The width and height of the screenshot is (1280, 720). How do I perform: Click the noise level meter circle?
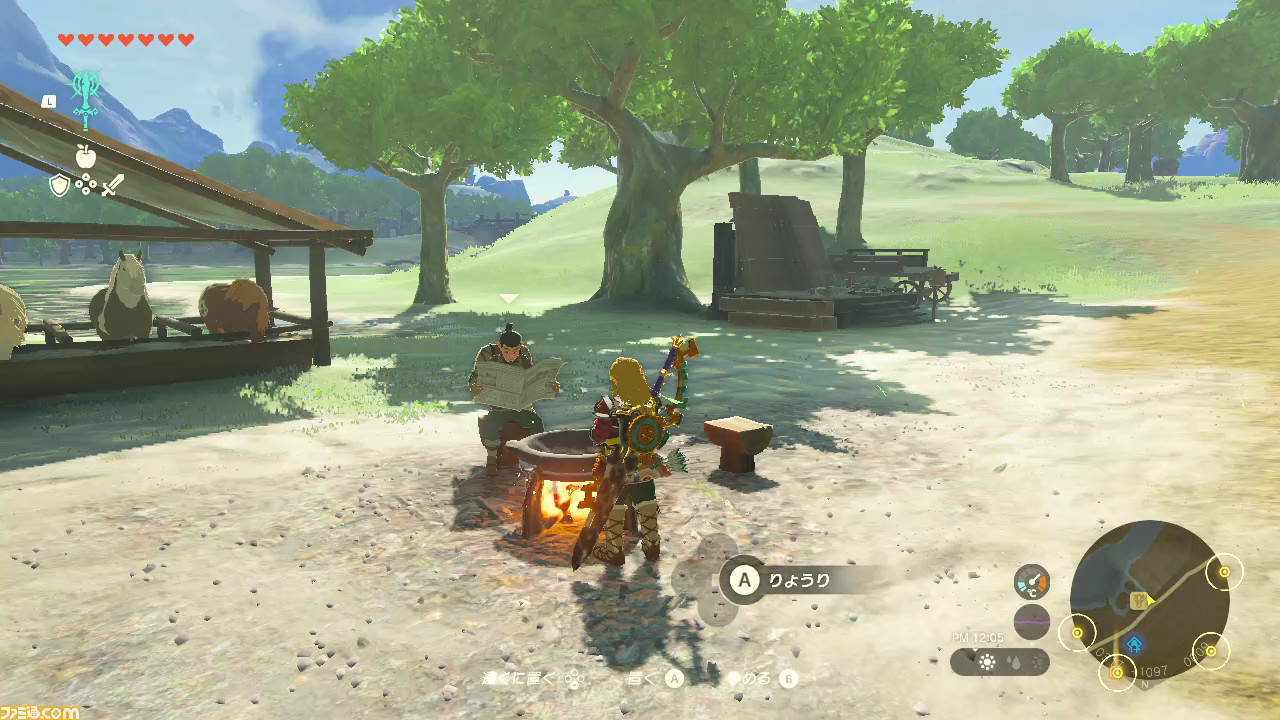1031,621
